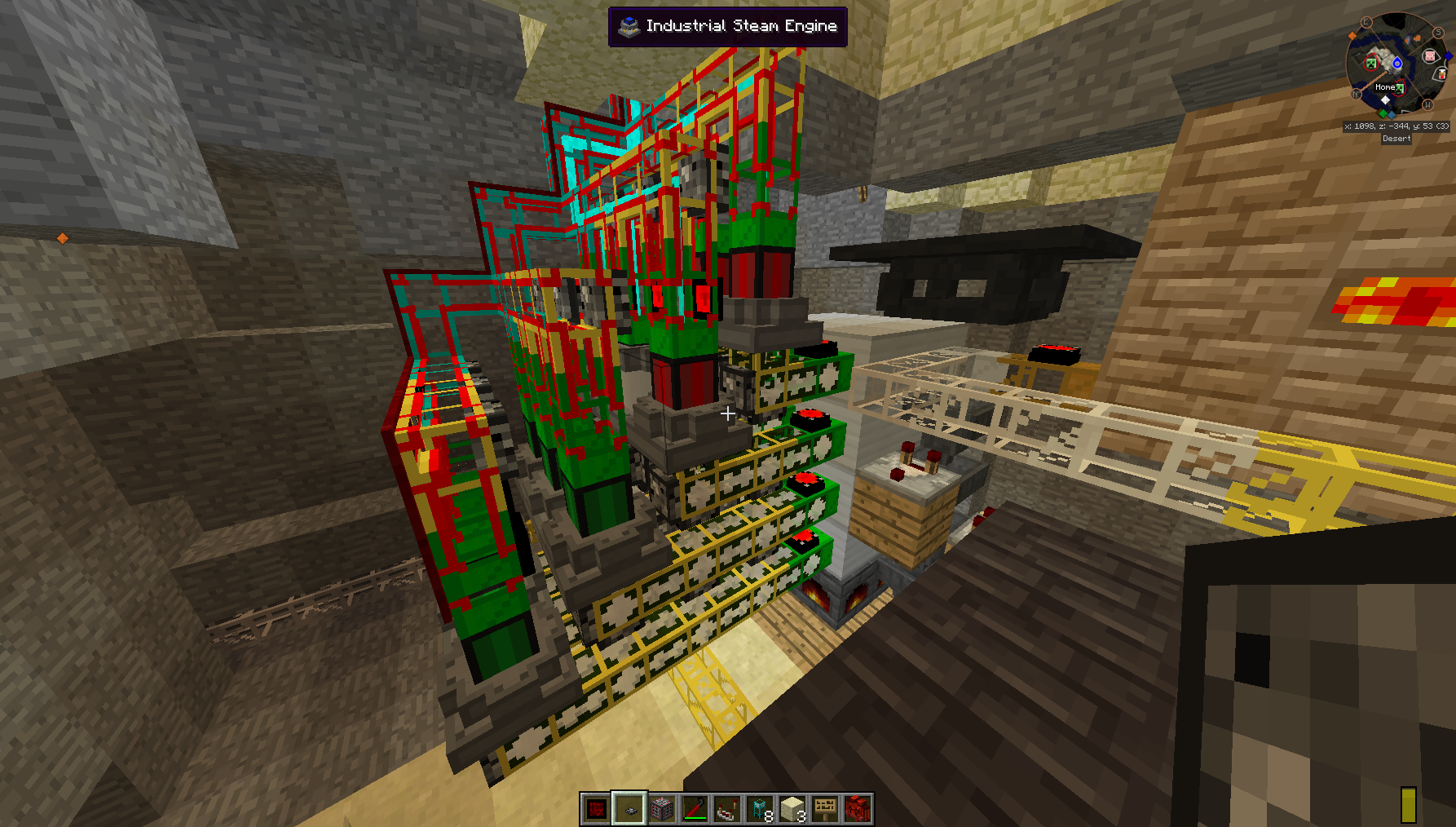The height and width of the screenshot is (827, 1456).
Task: Select the red machine item in the last hotbar slot
Action: point(858,809)
